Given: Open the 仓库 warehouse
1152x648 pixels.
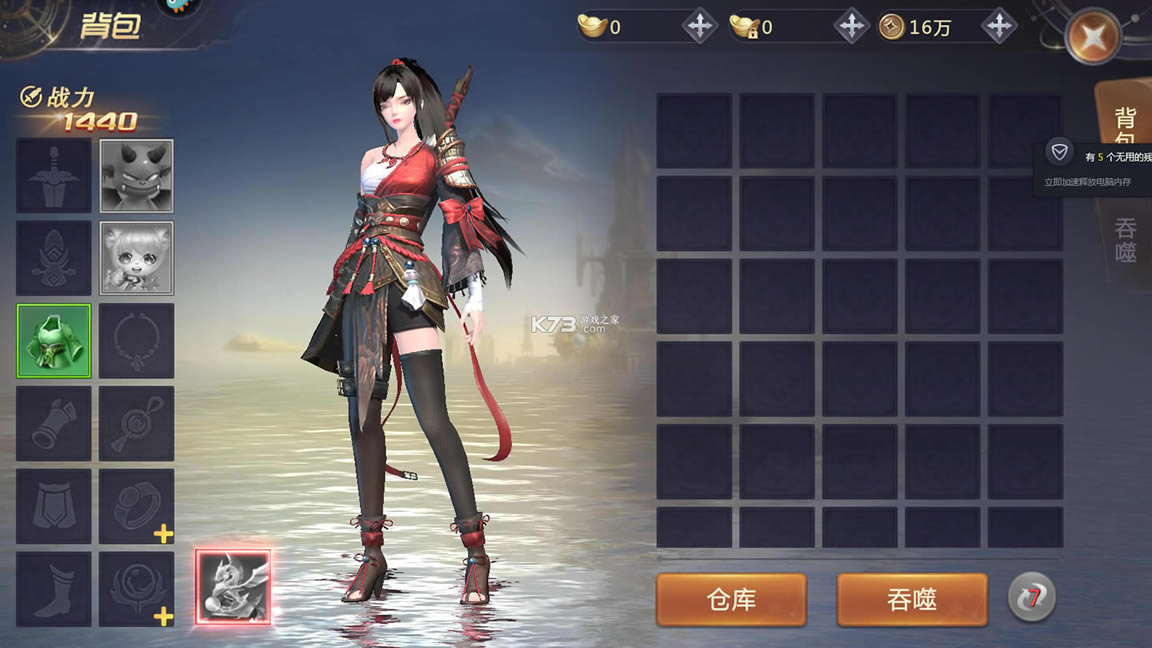Looking at the screenshot, I should (x=731, y=599).
